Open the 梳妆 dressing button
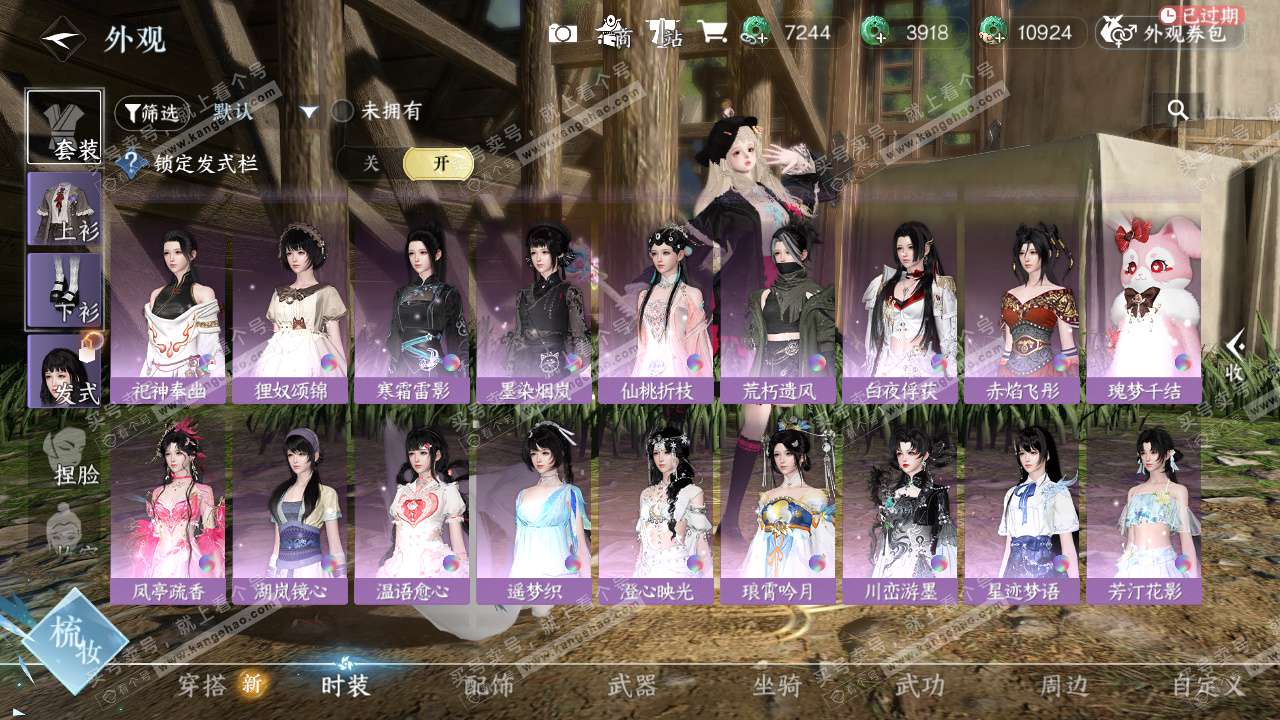The width and height of the screenshot is (1280, 720). tap(74, 640)
